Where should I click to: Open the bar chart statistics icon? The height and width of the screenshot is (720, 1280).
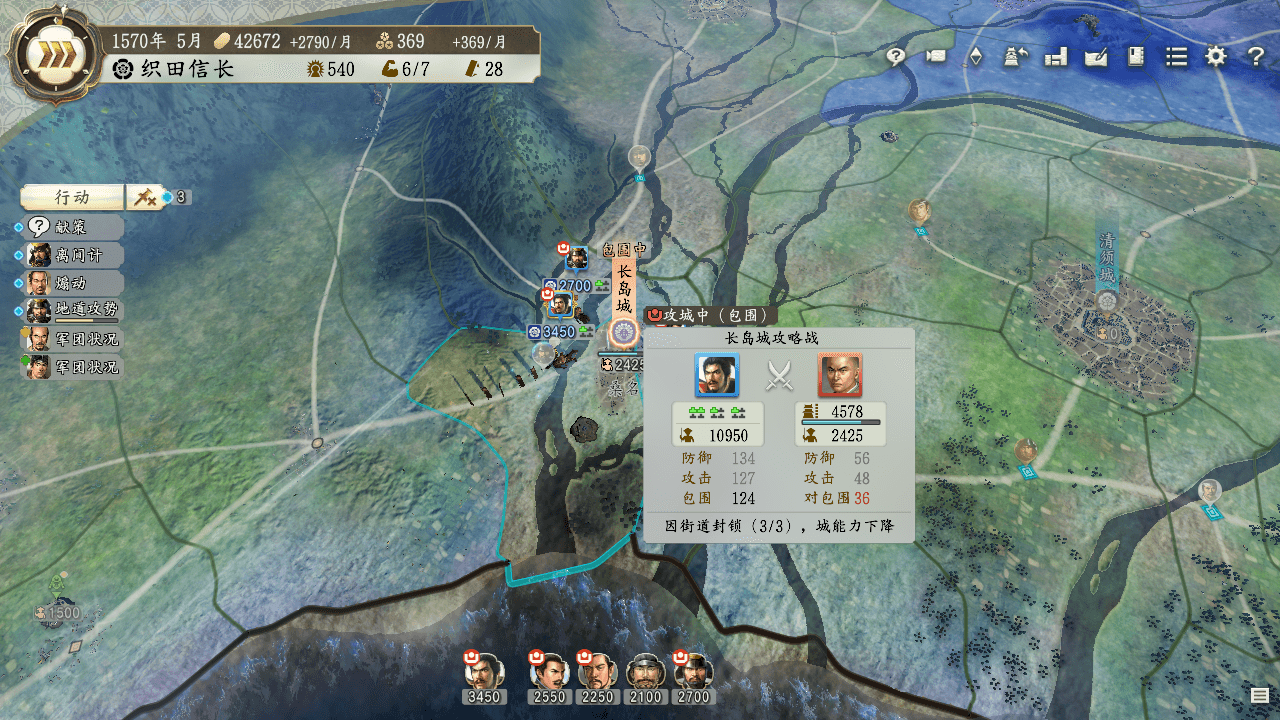point(1056,57)
